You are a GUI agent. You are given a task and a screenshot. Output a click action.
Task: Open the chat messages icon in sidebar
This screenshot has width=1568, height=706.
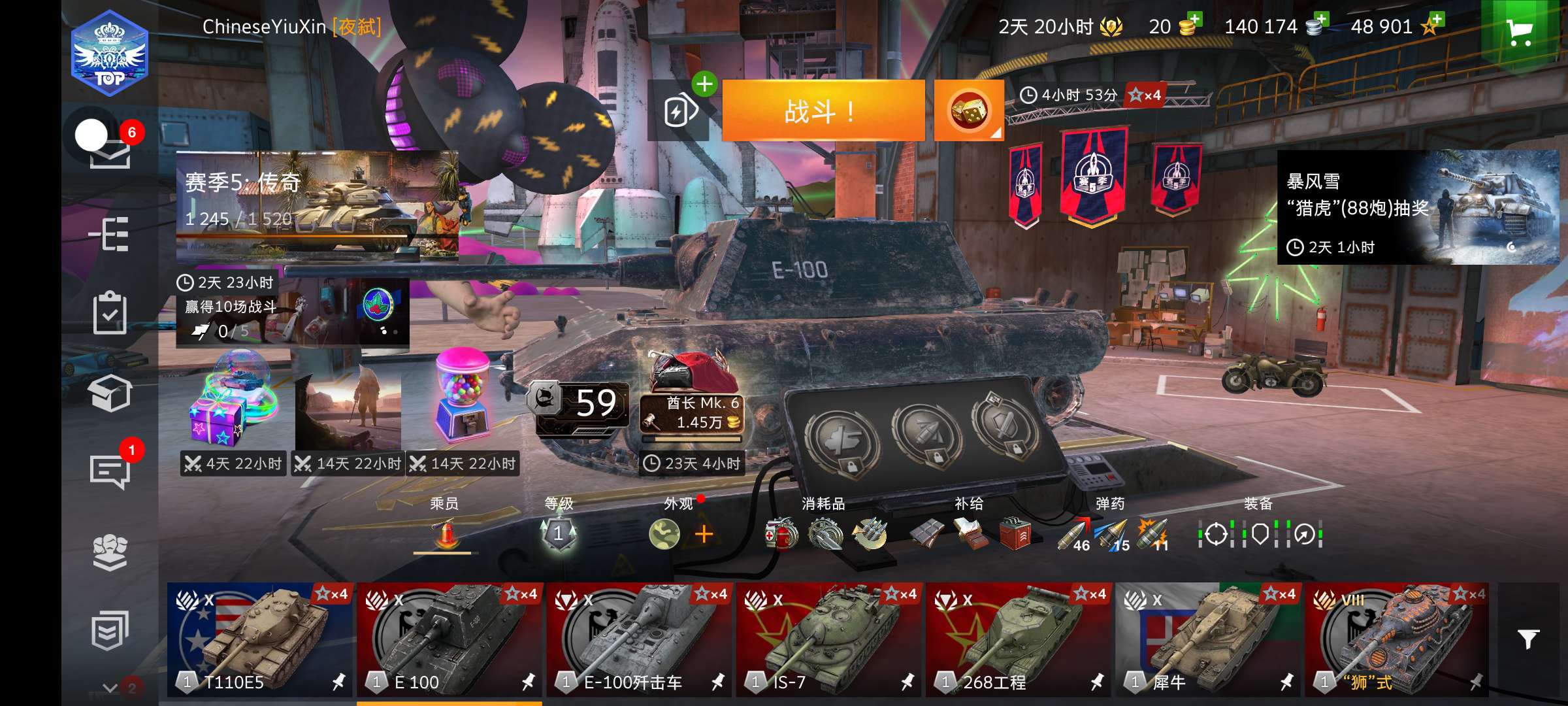point(109,471)
